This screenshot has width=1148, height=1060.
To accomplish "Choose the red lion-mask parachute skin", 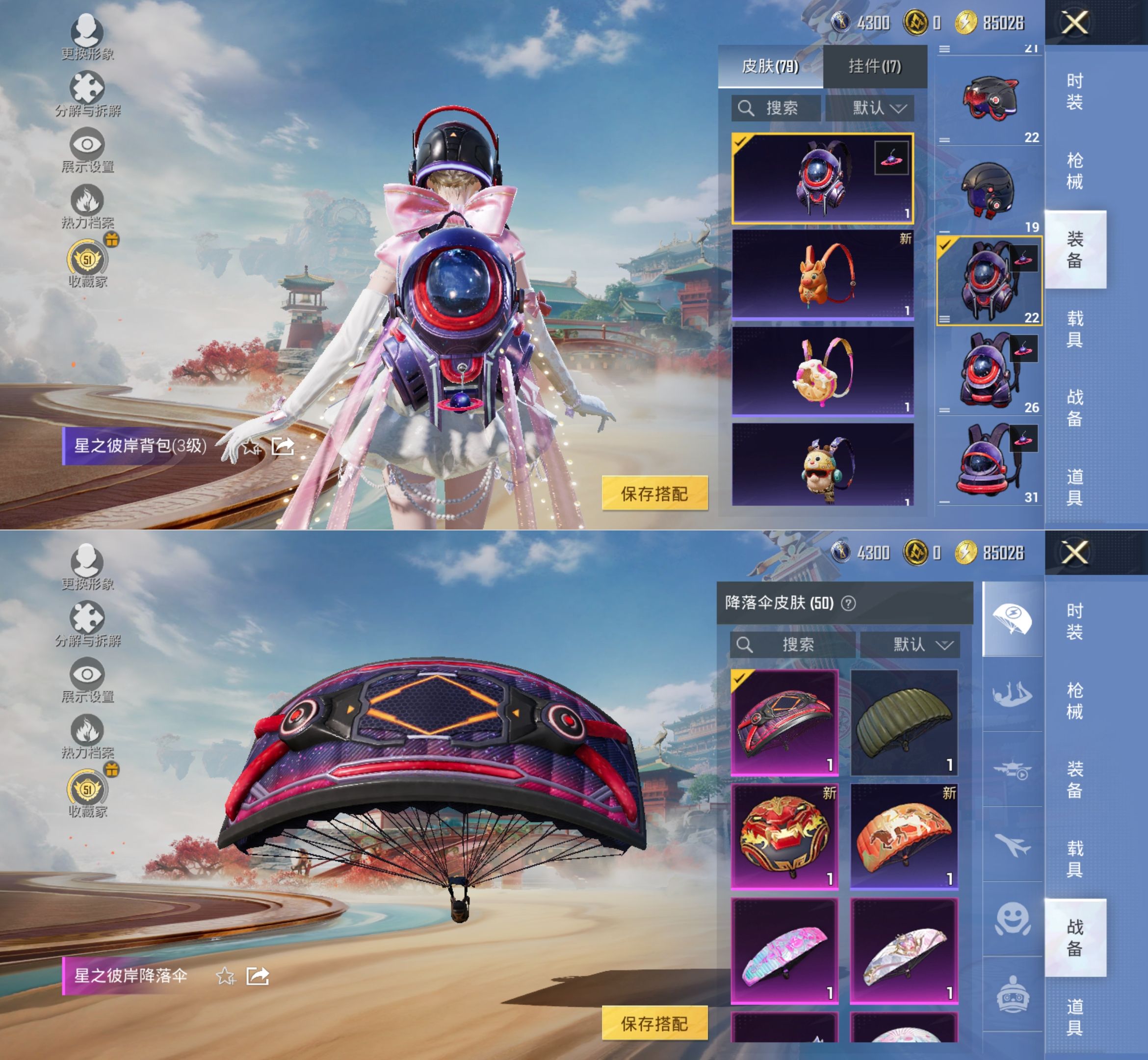I will tap(784, 836).
